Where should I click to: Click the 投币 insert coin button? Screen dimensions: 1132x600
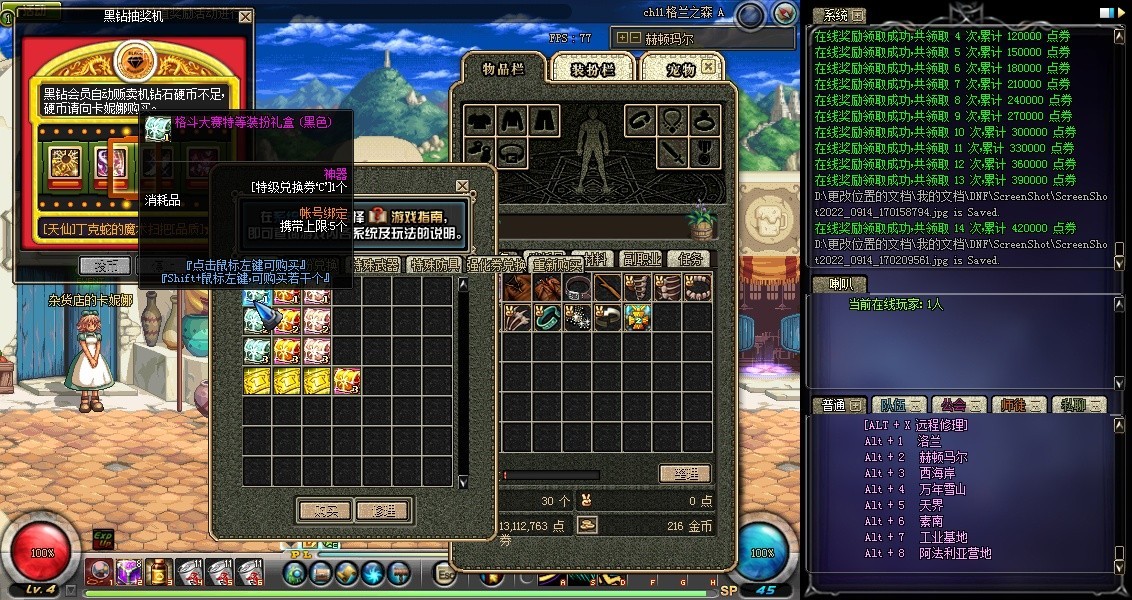pyautogui.click(x=104, y=265)
